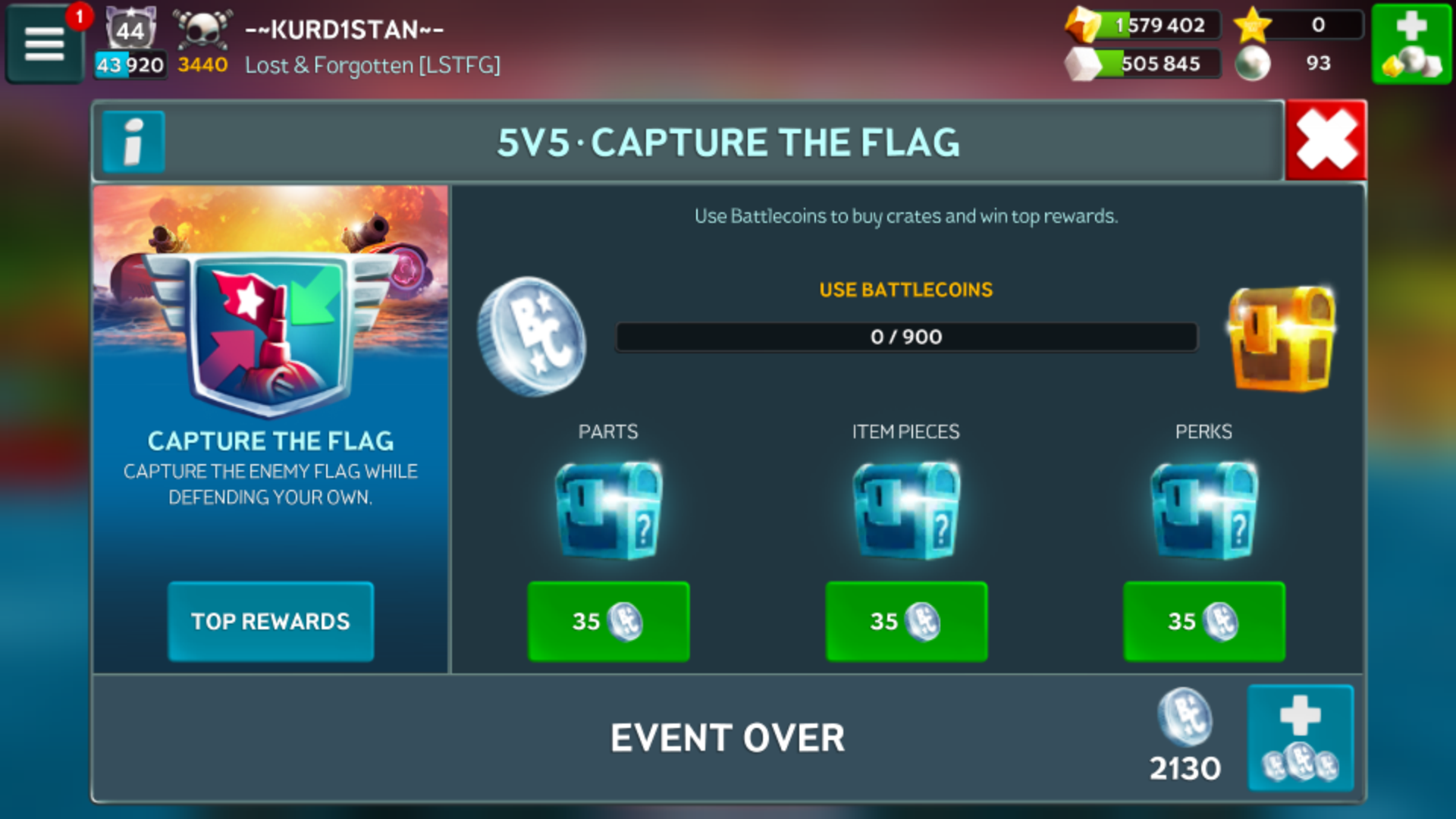
Task: Buy a Parts crate for 35 Battlecoins
Action: pos(608,621)
